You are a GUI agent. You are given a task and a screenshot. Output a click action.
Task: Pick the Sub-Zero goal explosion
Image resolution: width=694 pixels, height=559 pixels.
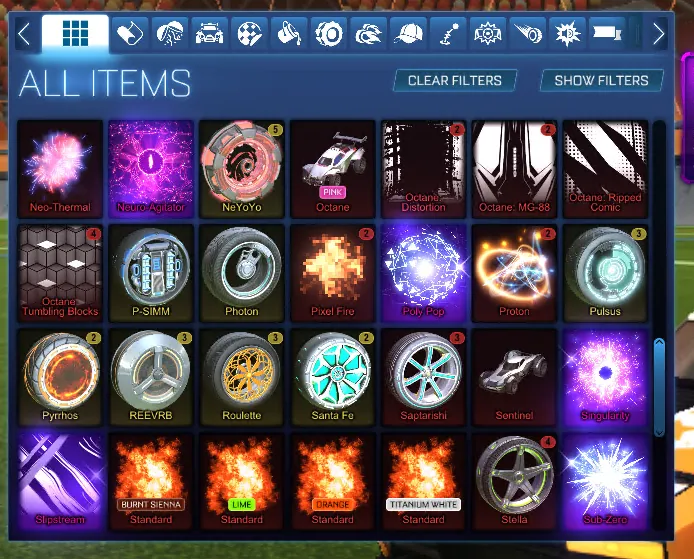point(605,479)
